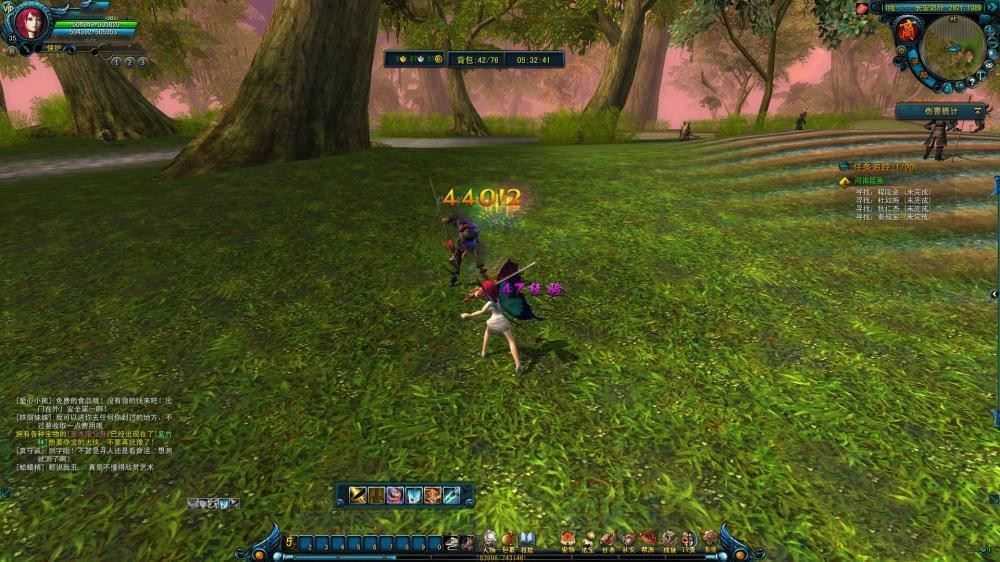The image size is (1000, 562).
Task: Activate the golden slash skill icon
Action: [357, 494]
